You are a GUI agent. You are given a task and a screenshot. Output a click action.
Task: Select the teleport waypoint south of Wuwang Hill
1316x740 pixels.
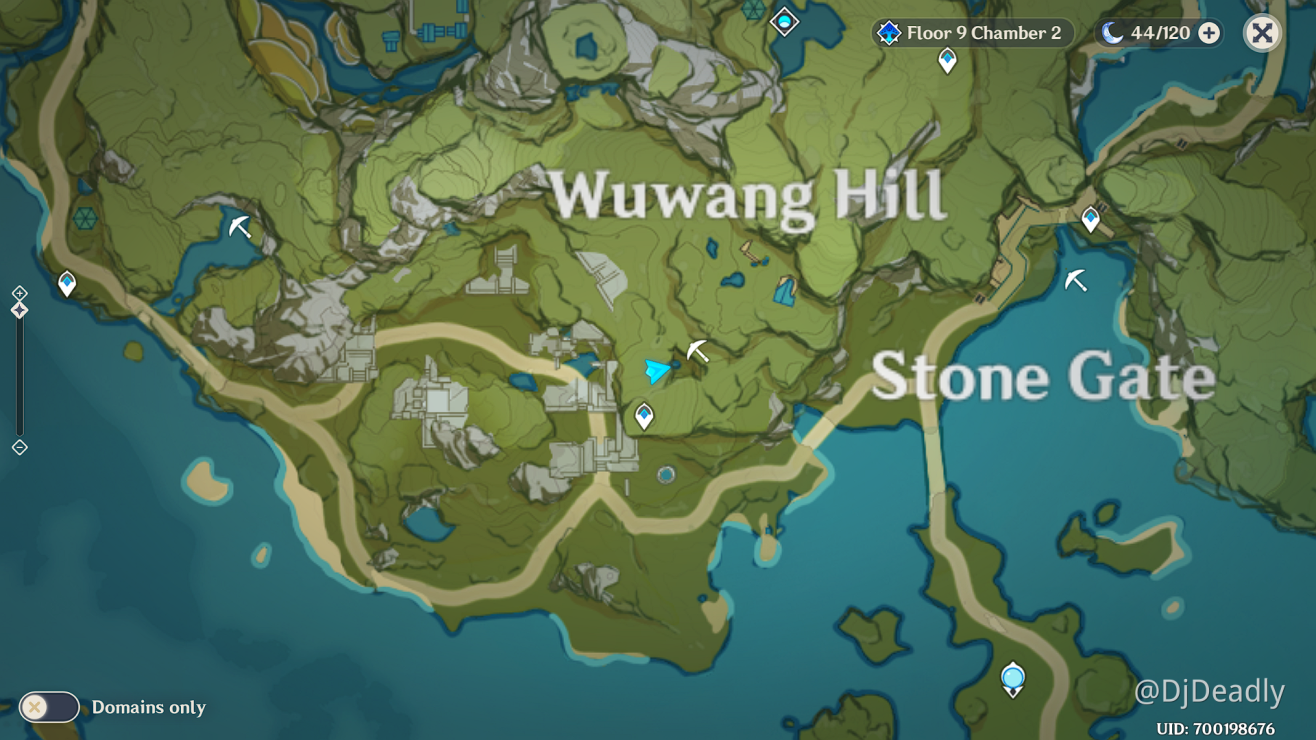[644, 414]
